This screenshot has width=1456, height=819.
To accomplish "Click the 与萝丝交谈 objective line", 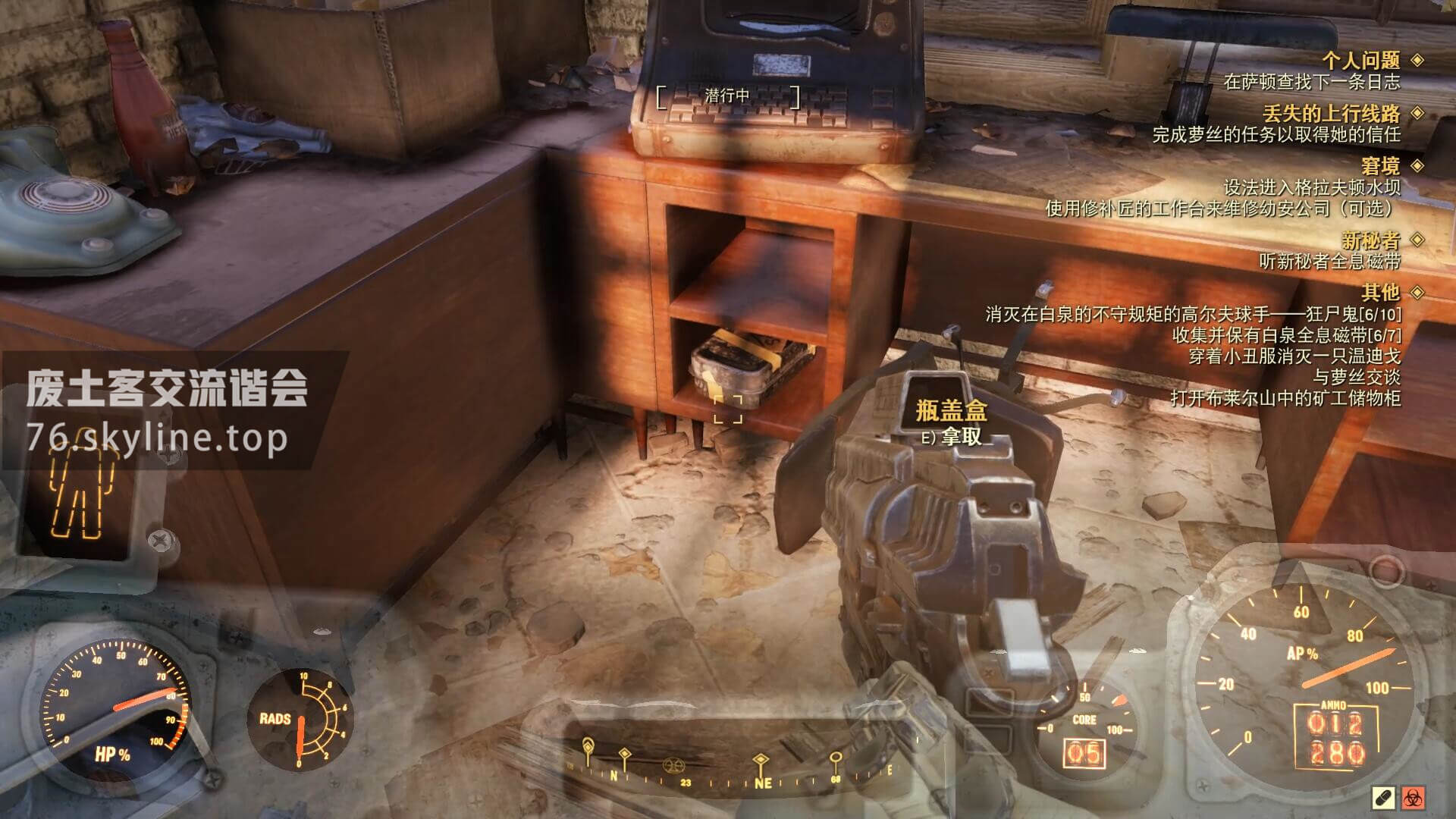I will tap(1356, 377).
